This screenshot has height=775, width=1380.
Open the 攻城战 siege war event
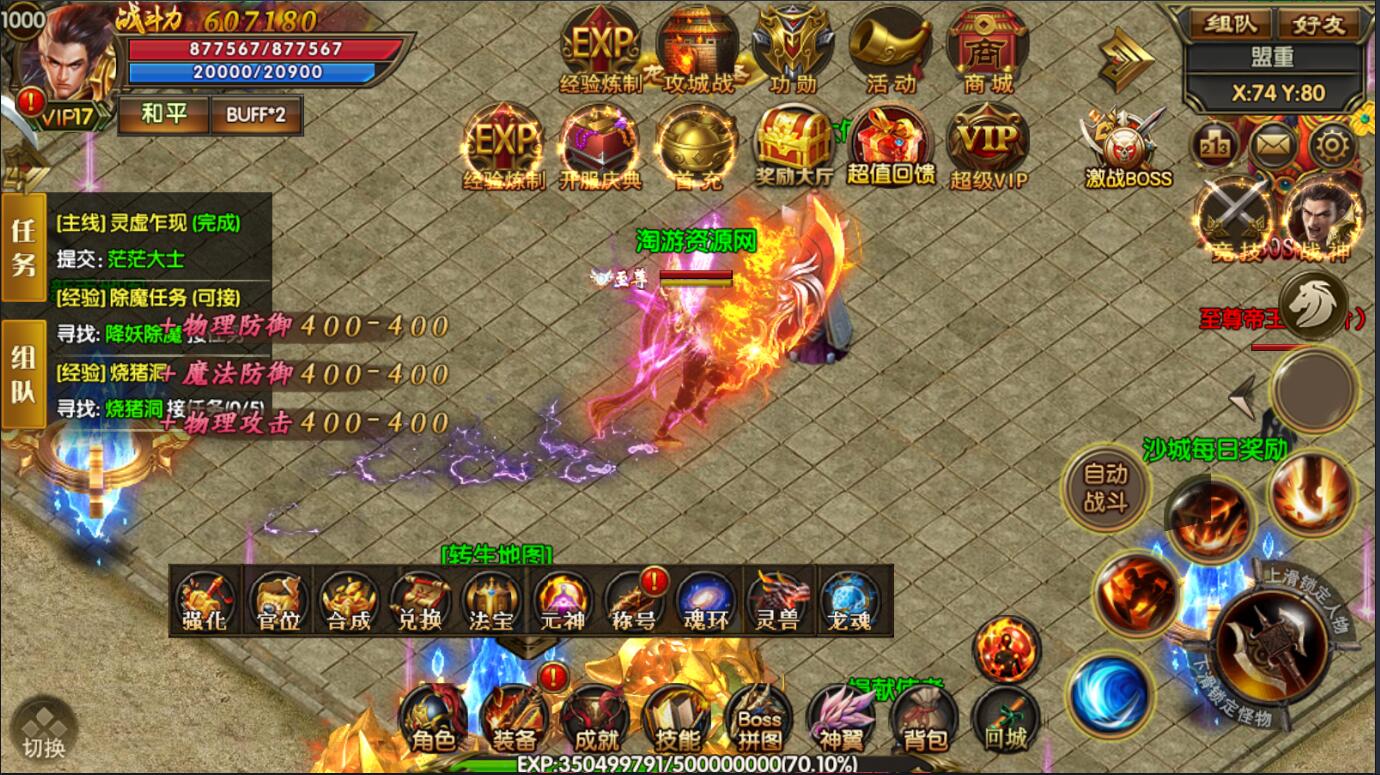click(698, 51)
